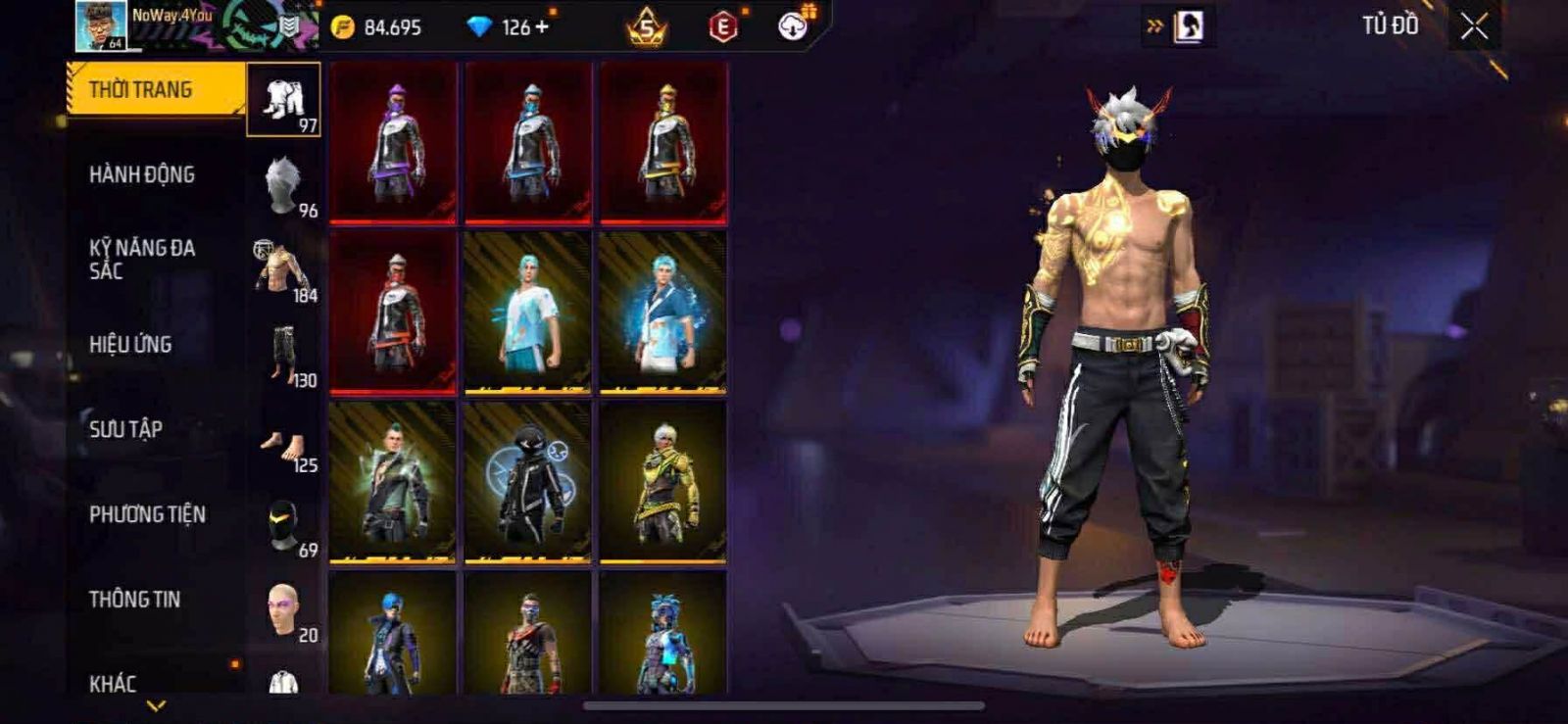Select the pants subcategory with 130 items
Viewport: 1568px width, 724px height.
[283, 355]
